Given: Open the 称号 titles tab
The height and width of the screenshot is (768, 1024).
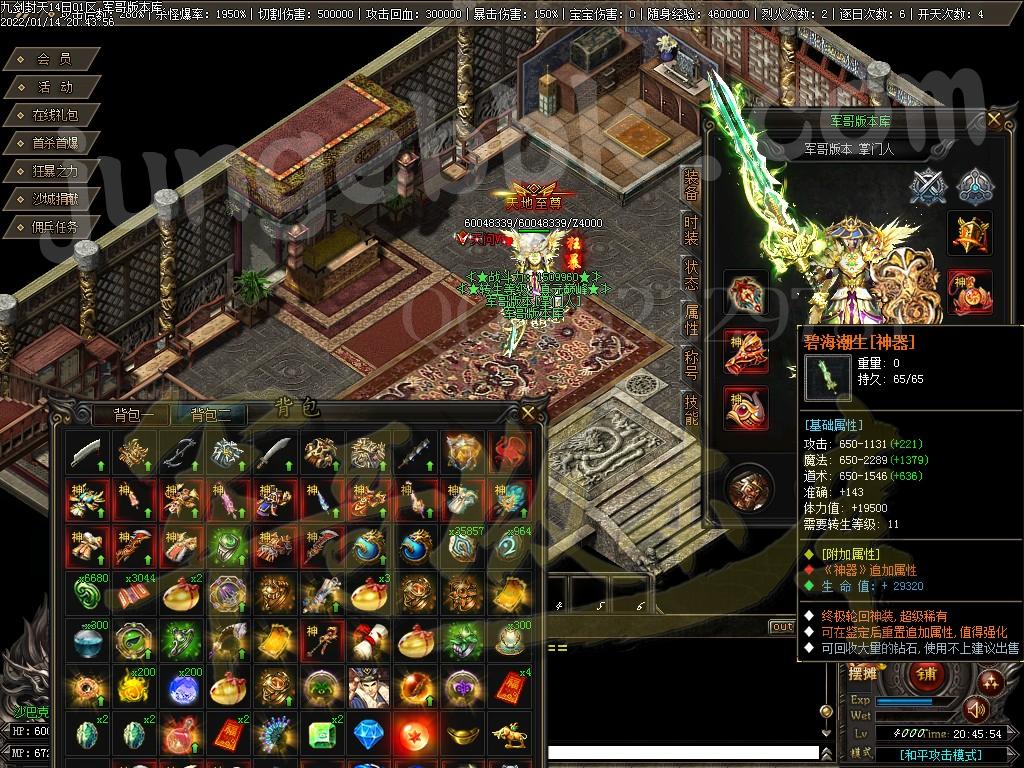Looking at the screenshot, I should coord(691,365).
